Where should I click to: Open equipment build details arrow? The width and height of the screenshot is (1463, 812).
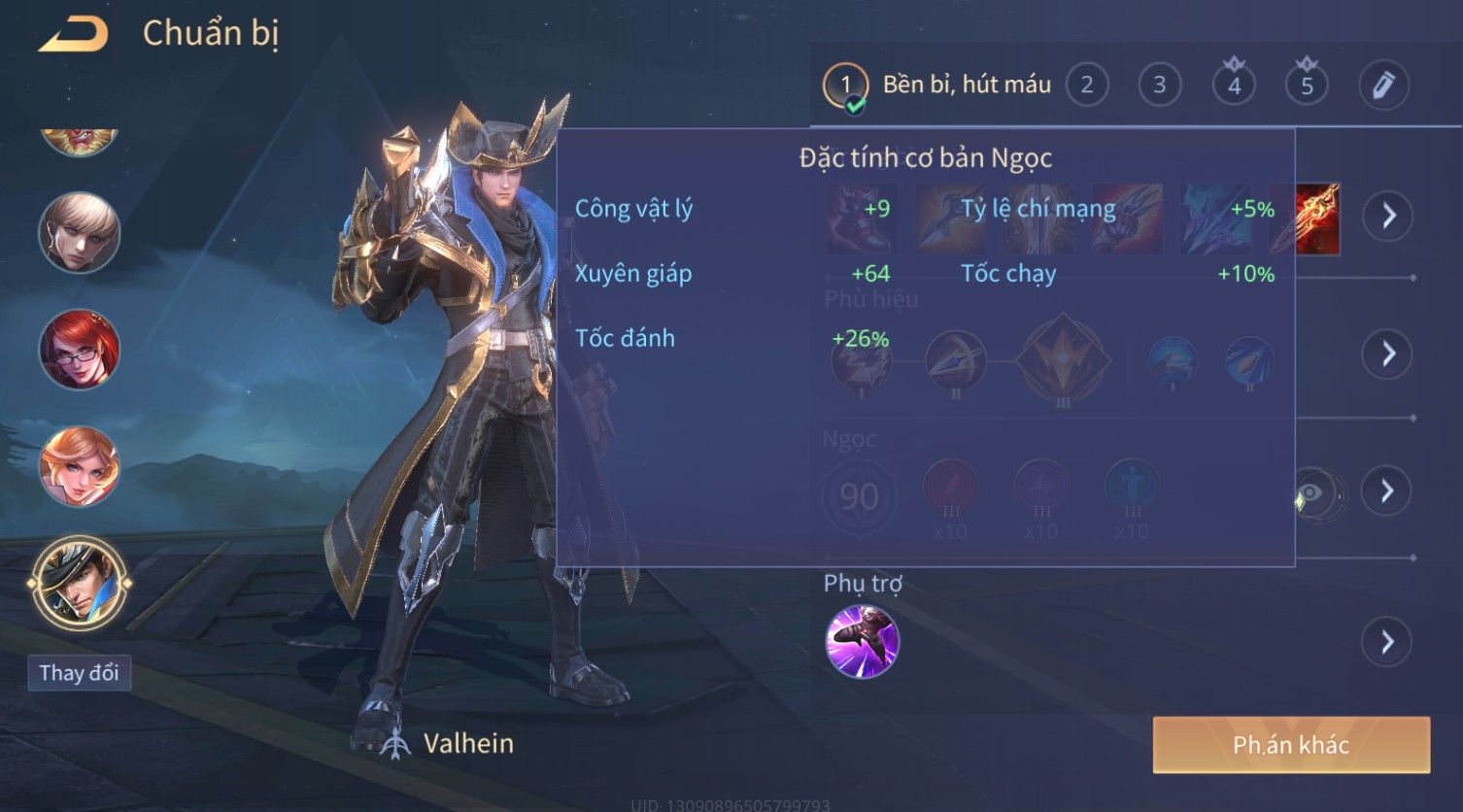coord(1388,215)
